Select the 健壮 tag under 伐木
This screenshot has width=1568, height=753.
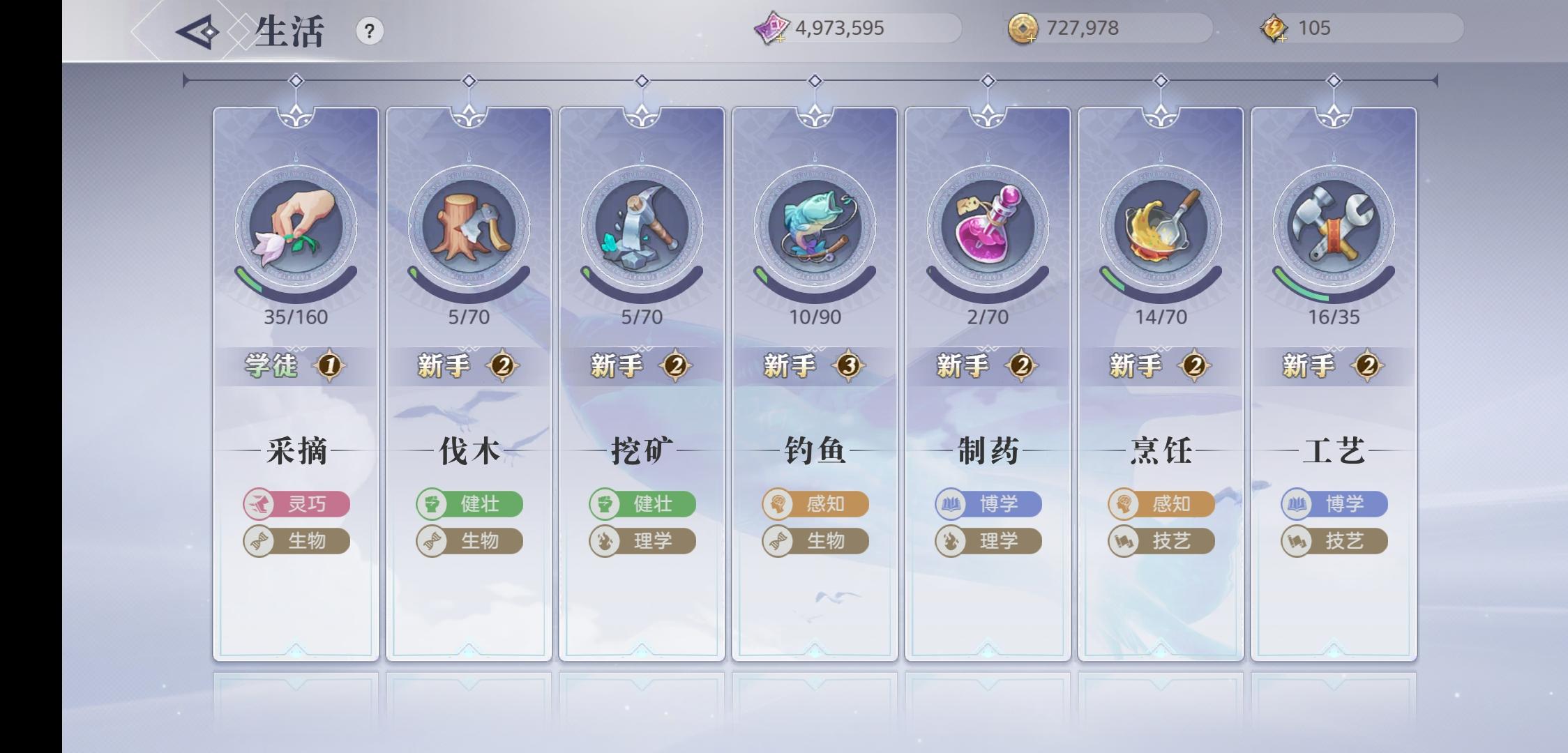tap(468, 504)
